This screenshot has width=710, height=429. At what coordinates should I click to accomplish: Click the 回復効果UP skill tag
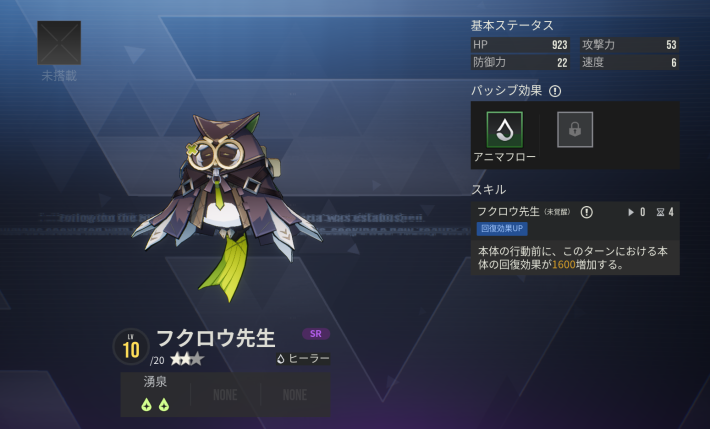tap(502, 228)
